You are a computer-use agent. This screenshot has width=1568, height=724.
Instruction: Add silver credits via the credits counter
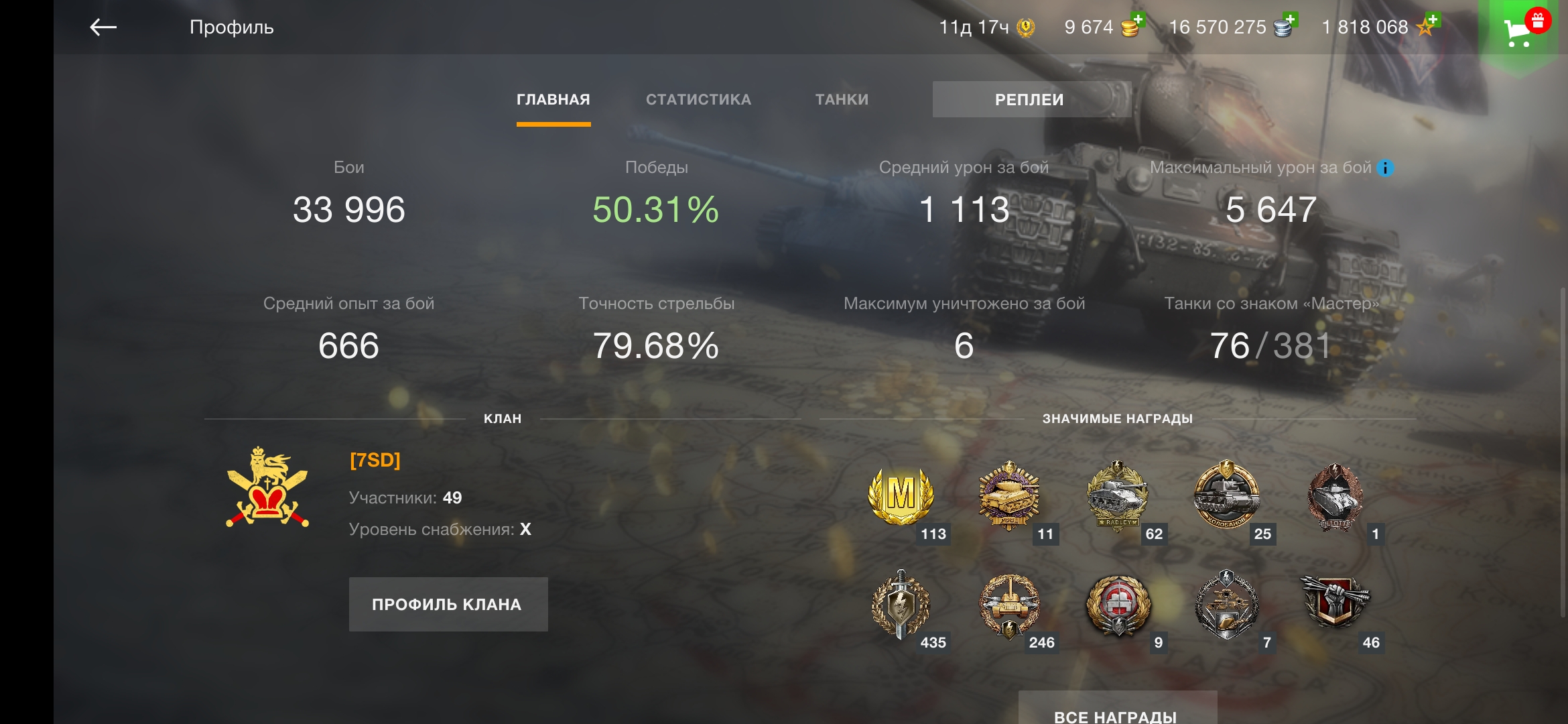1232,27
